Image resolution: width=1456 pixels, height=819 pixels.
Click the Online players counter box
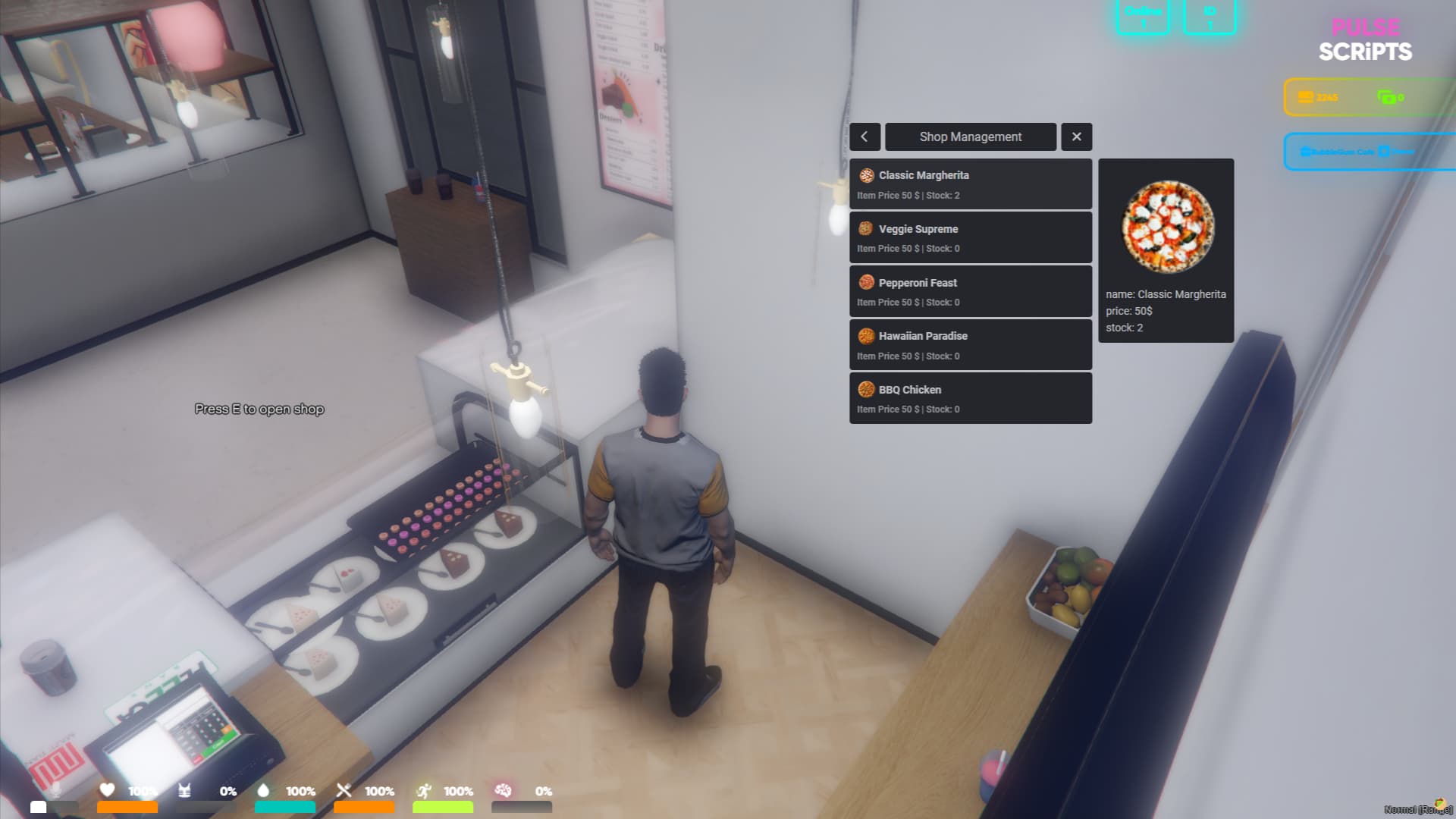pos(1143,17)
